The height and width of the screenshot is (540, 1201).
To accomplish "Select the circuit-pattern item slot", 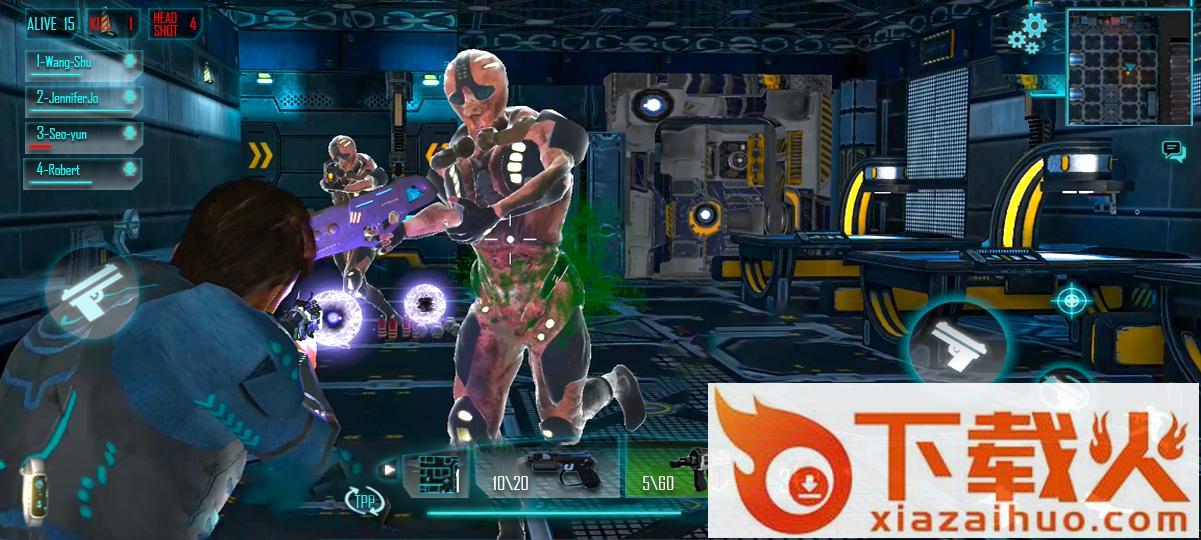I will (x=436, y=474).
